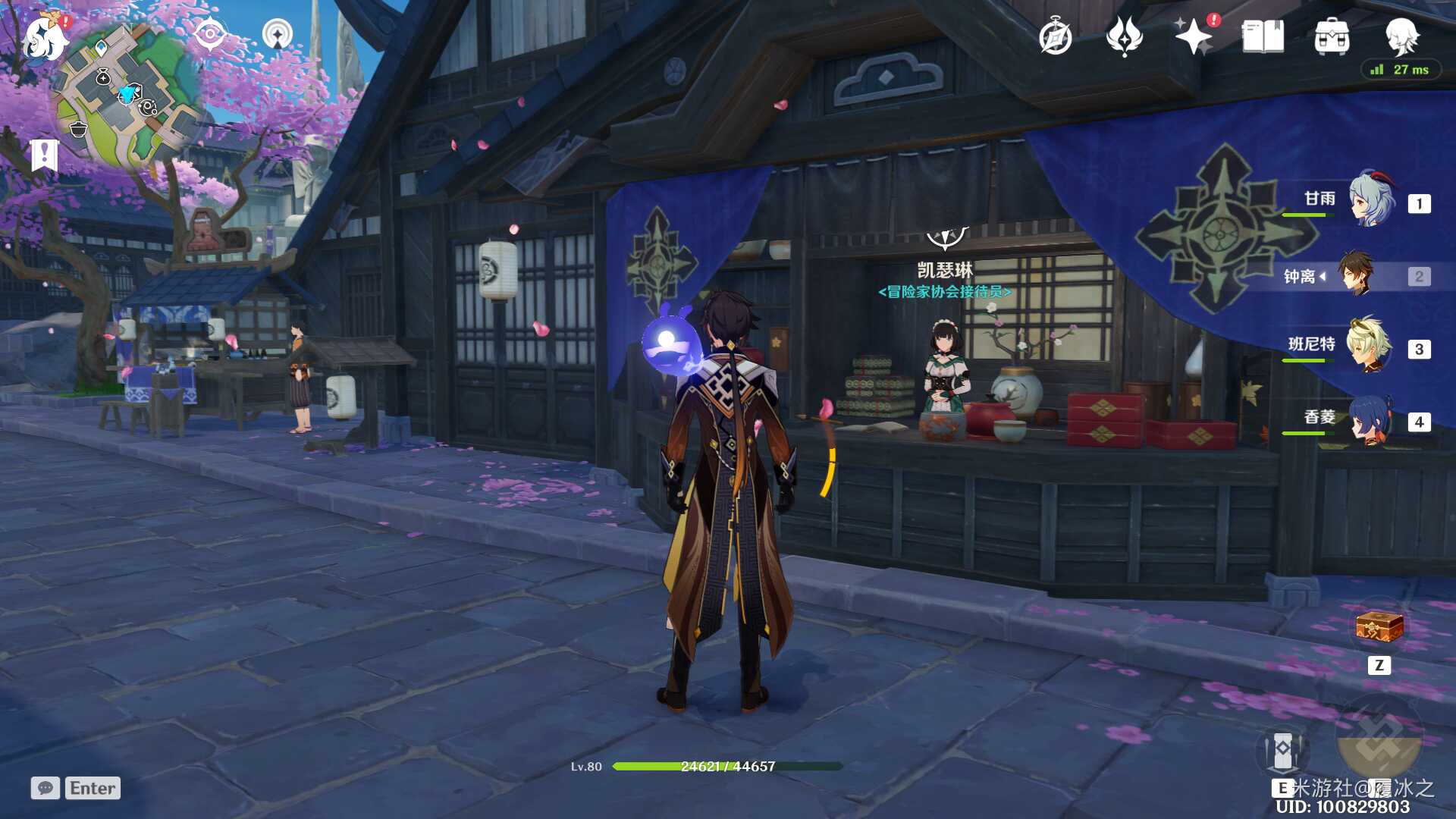Image resolution: width=1456 pixels, height=819 pixels.
Task: Open the inventory backpack icon
Action: (x=1332, y=36)
